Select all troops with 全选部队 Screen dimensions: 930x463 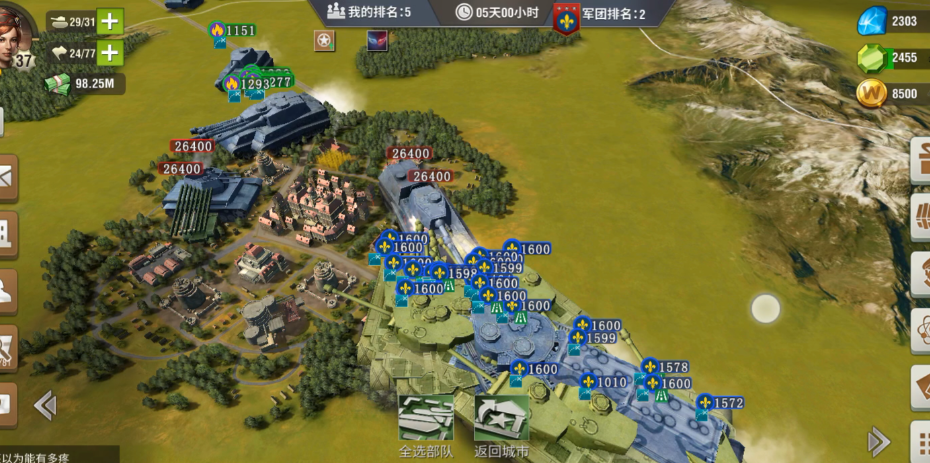point(426,420)
